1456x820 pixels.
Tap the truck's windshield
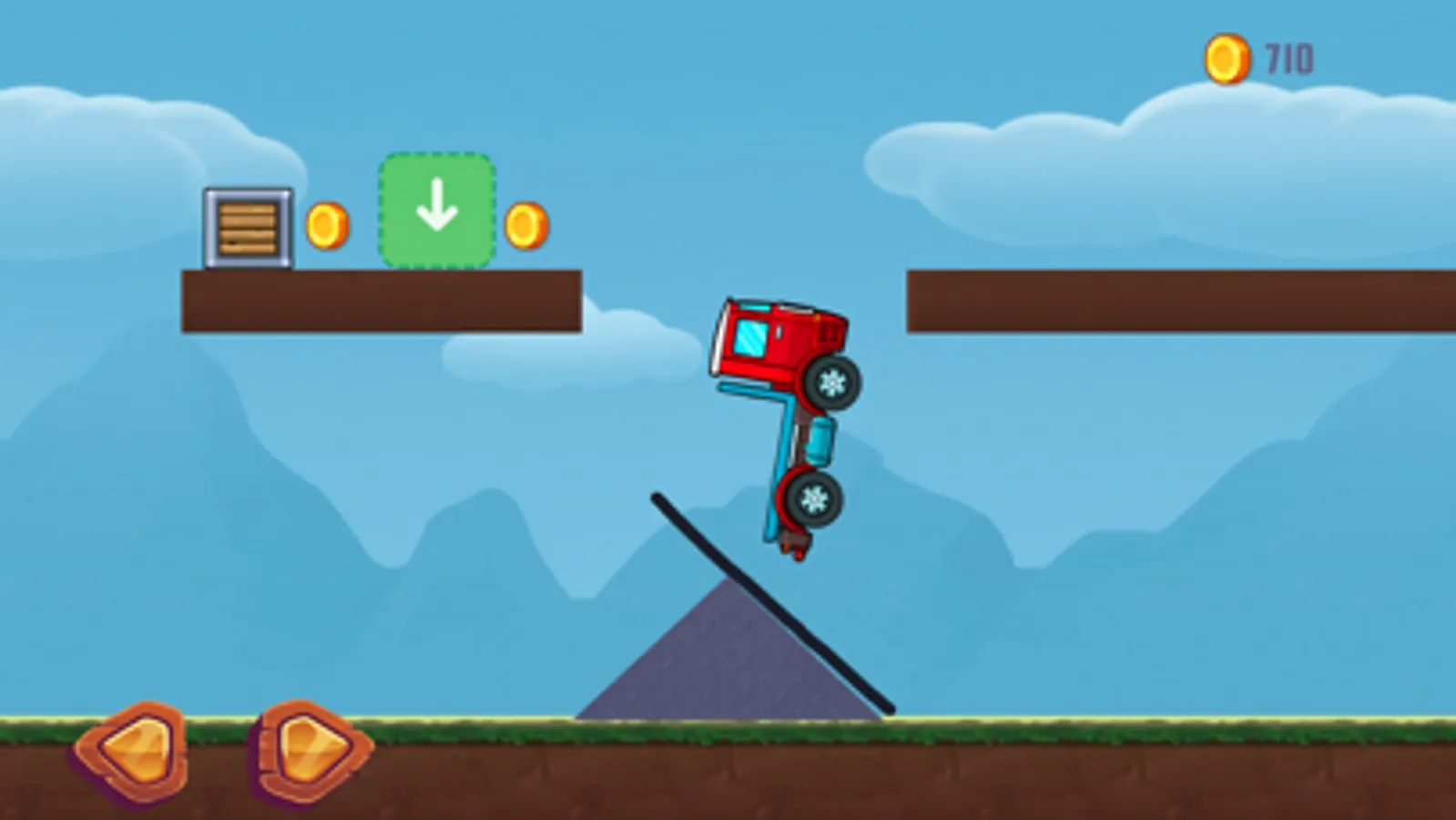coord(748,339)
